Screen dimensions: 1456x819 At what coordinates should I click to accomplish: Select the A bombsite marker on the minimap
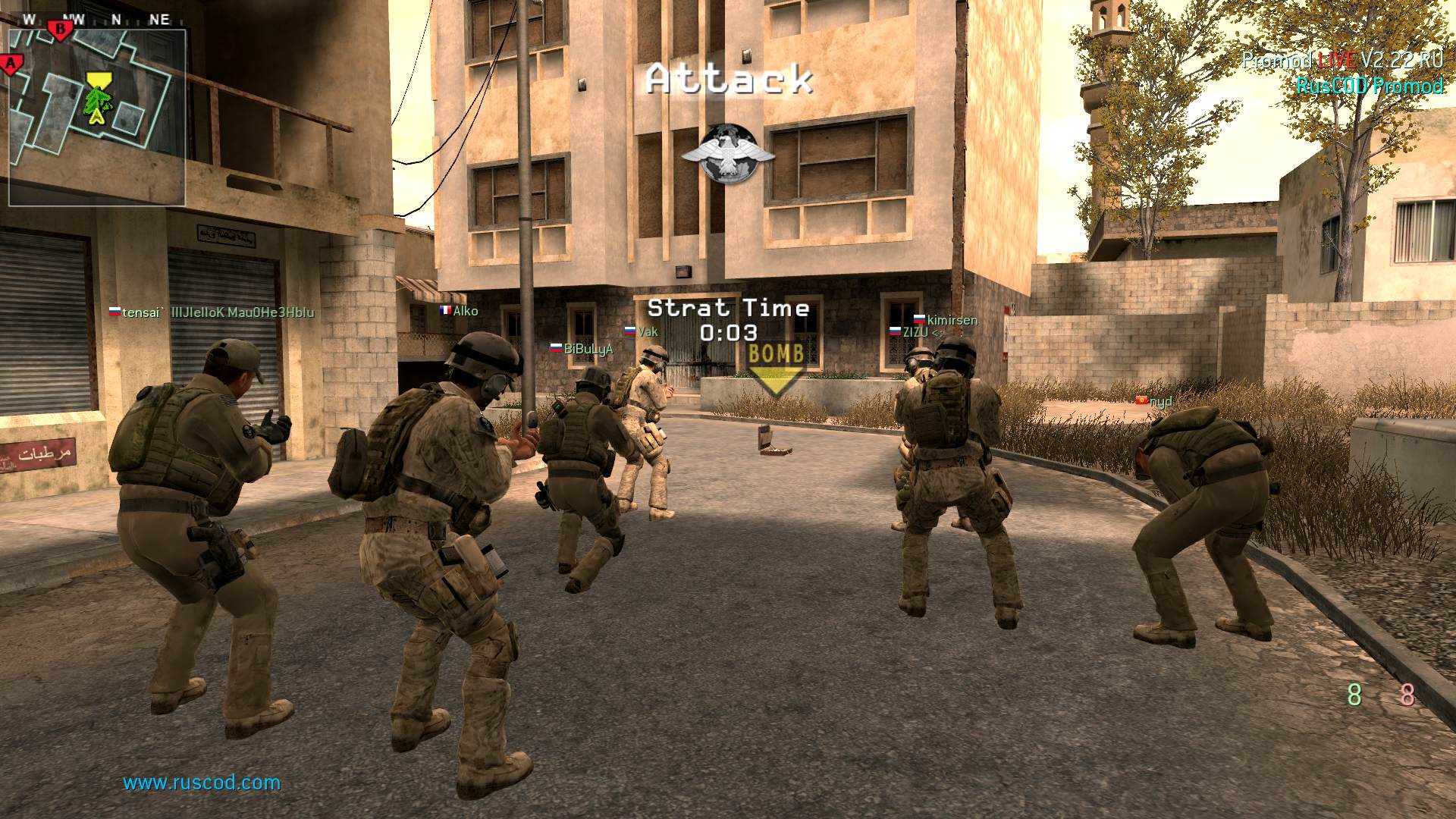11,64
